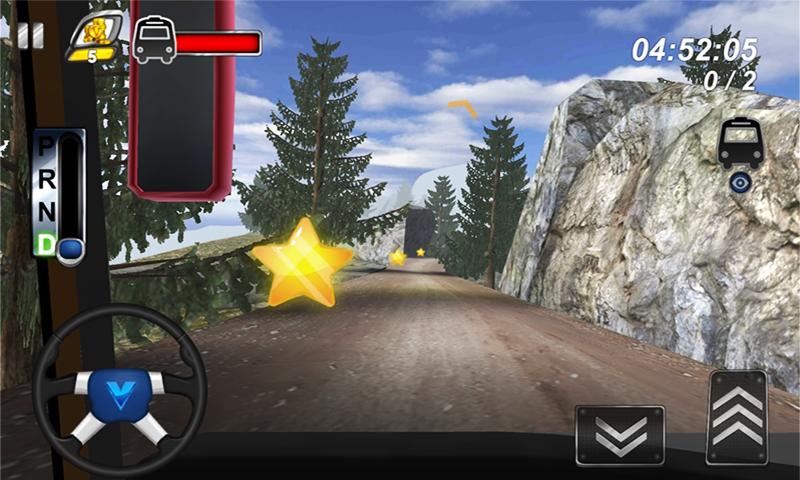Pause the game
This screenshot has width=800, height=480.
click(30, 36)
